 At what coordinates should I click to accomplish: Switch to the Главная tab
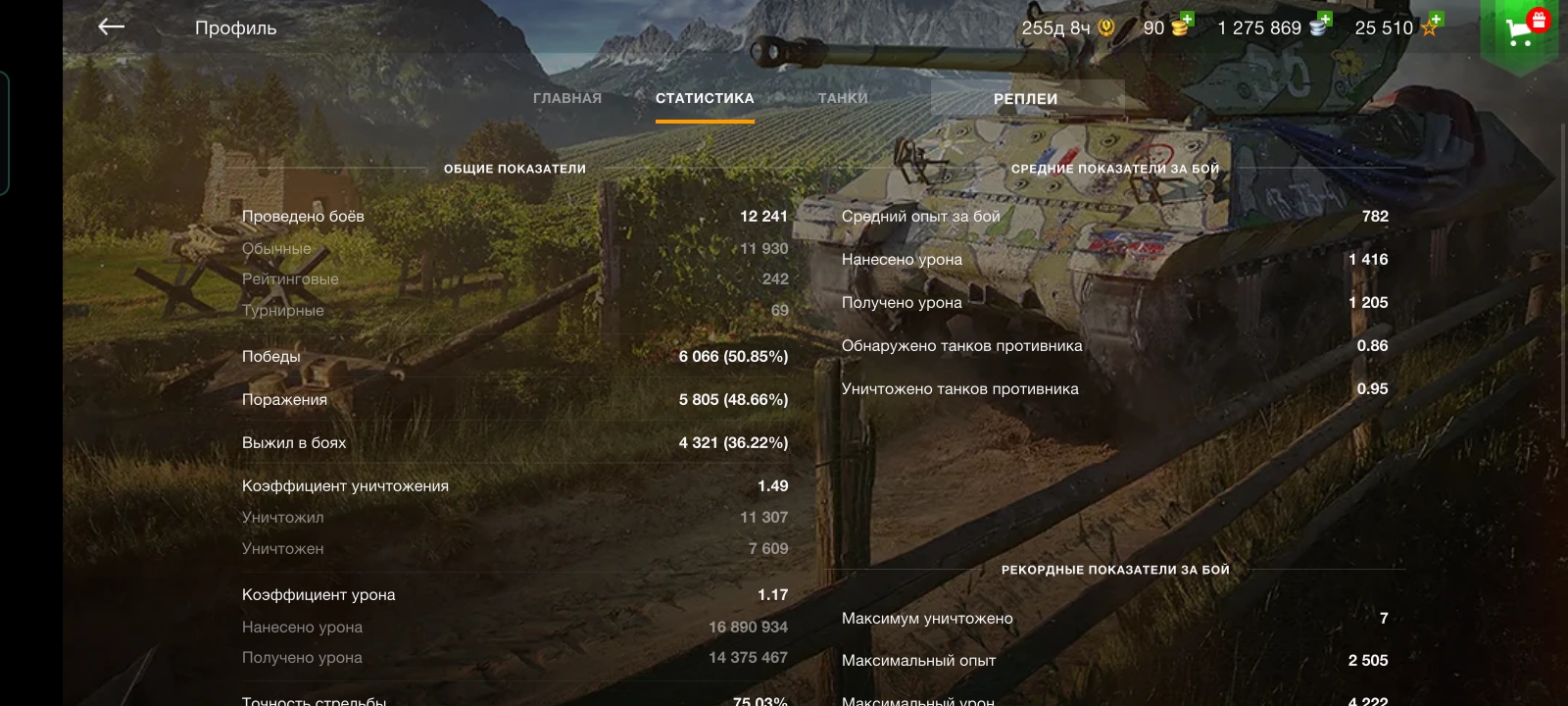tap(566, 98)
